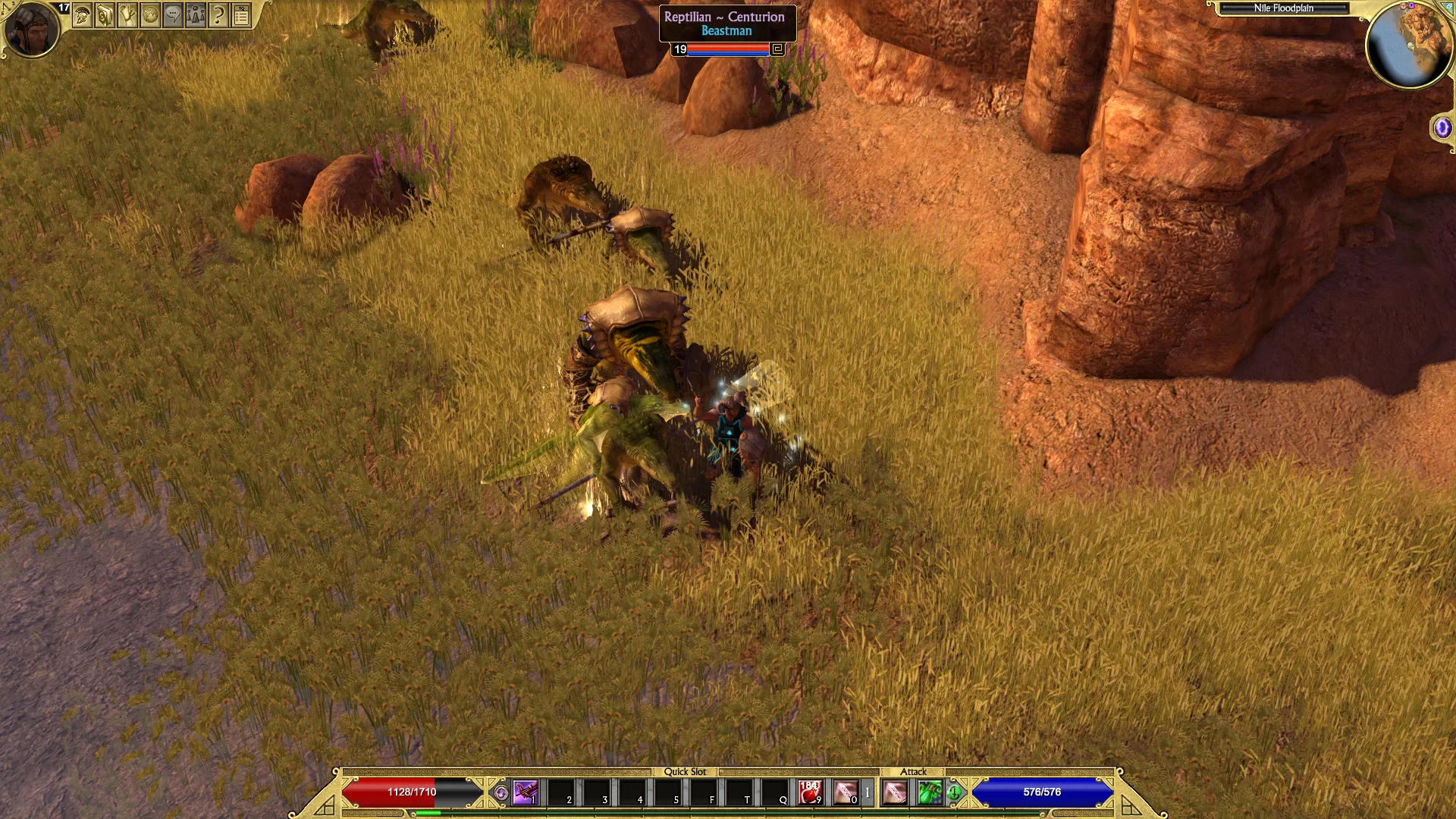Click the circular minimap
This screenshot has width=1456, height=819.
click(x=1408, y=44)
